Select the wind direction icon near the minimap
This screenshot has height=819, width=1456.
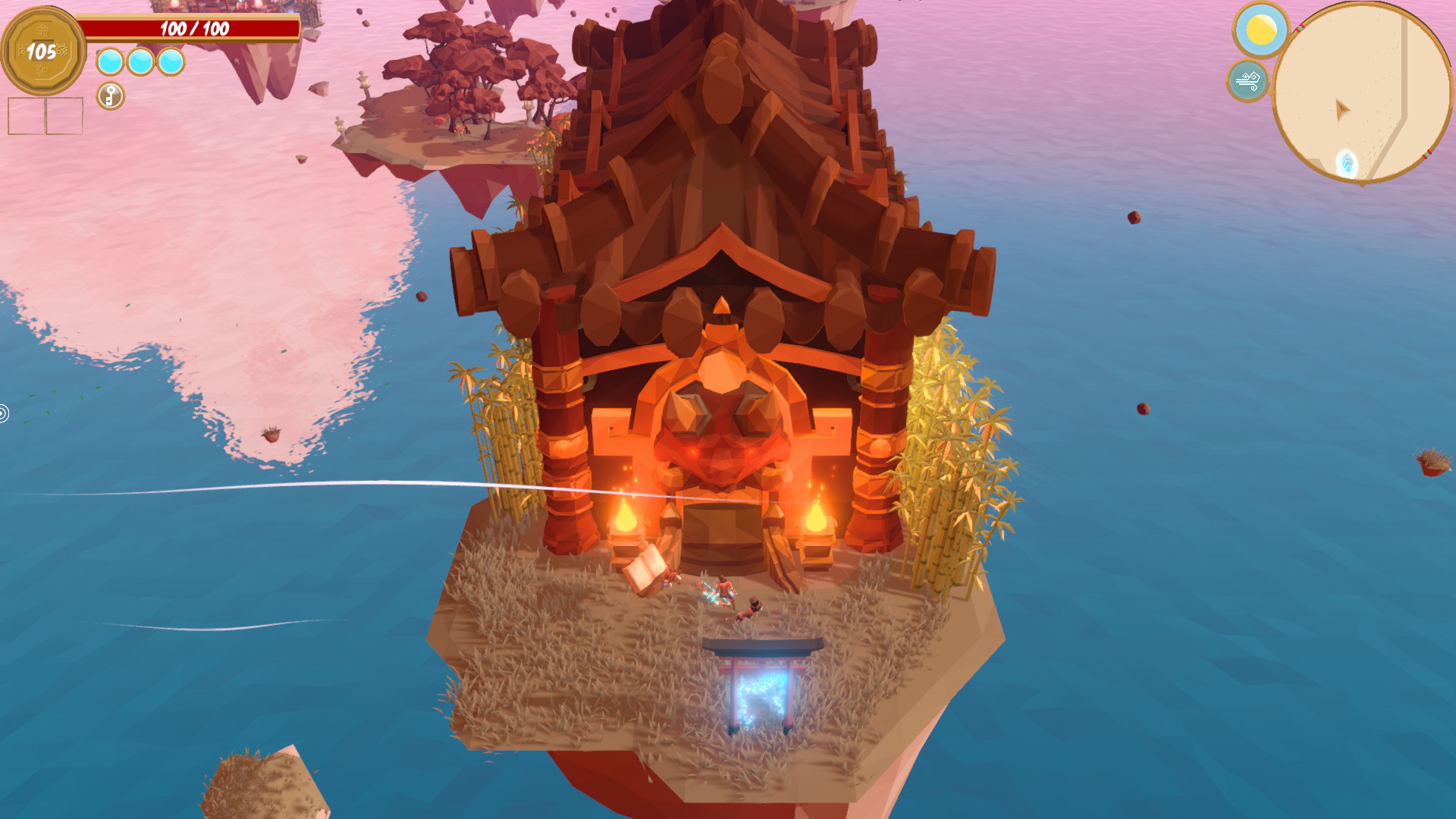tap(1247, 79)
